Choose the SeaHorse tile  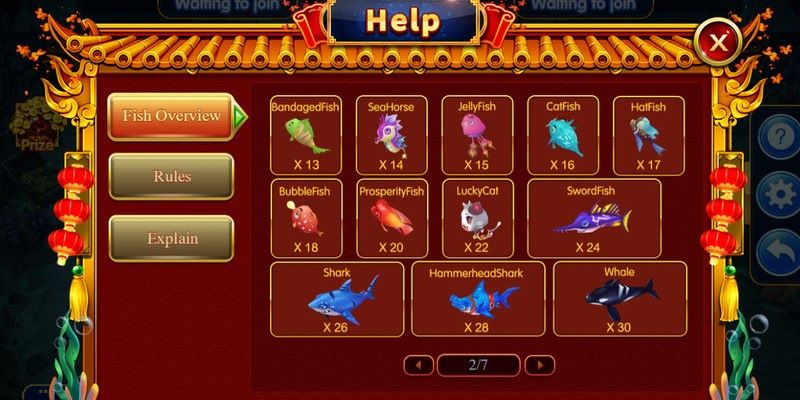coord(391,135)
